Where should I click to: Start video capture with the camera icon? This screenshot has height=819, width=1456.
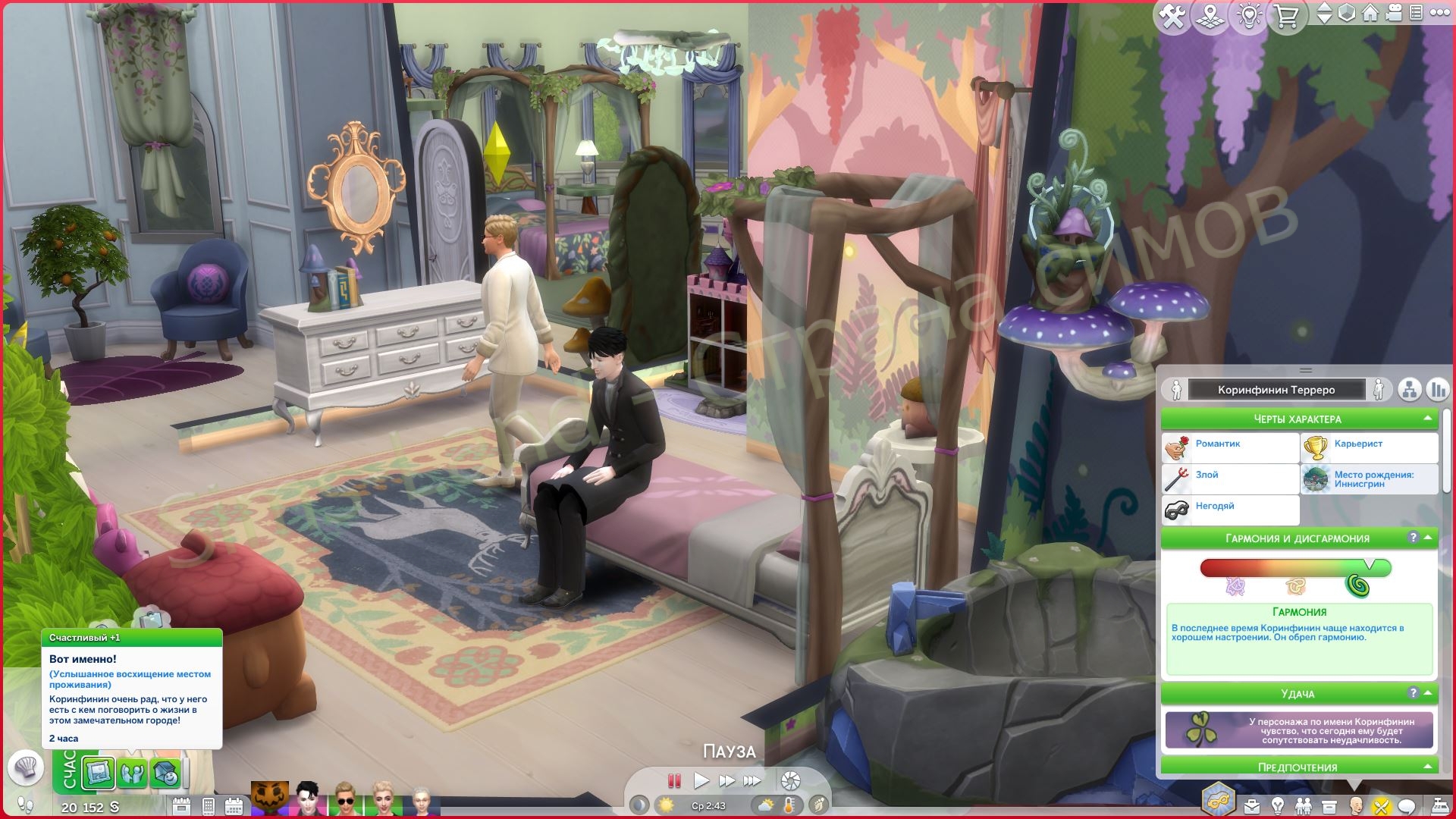click(1395, 13)
